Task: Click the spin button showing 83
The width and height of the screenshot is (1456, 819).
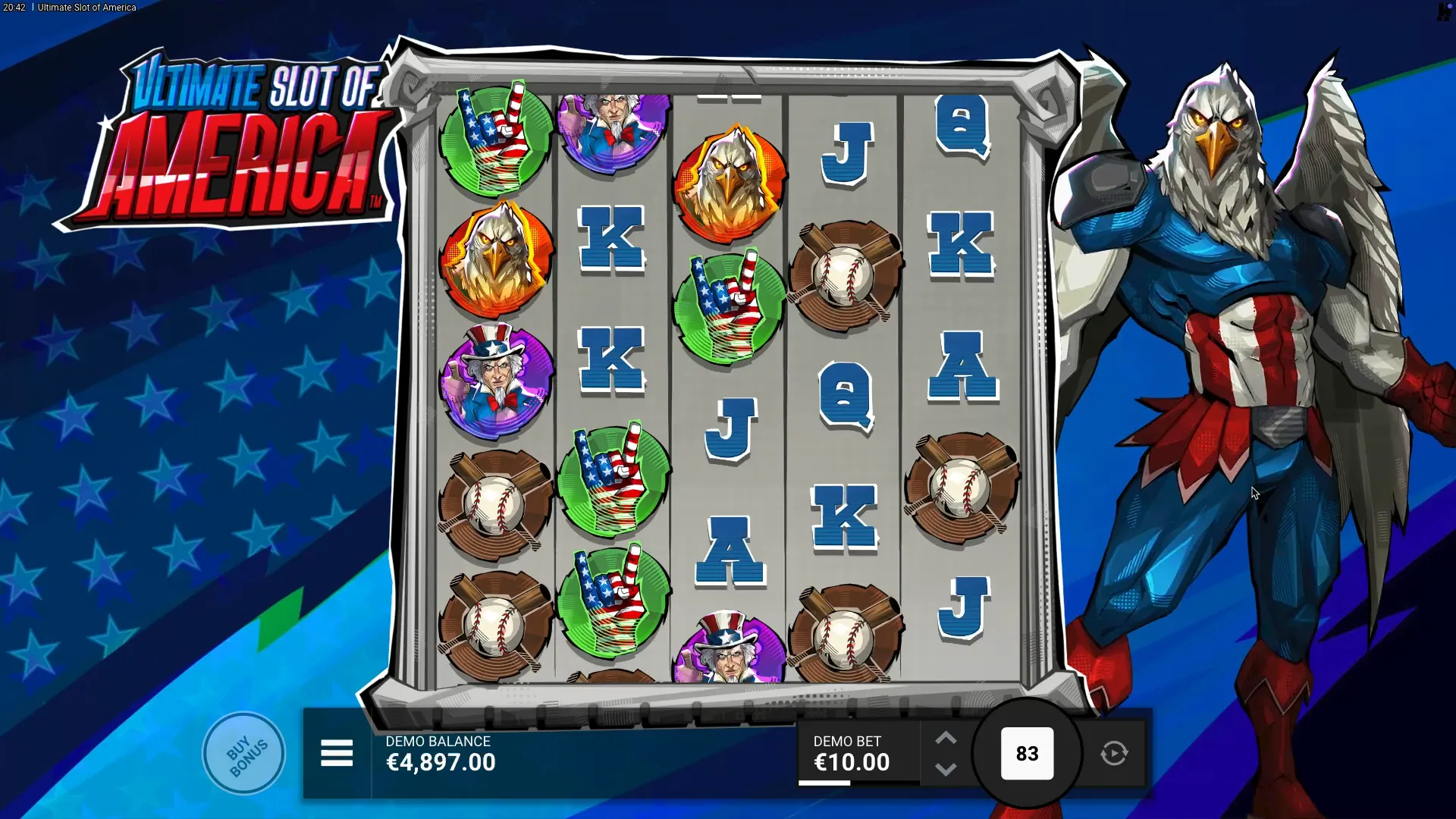Action: point(1027,754)
